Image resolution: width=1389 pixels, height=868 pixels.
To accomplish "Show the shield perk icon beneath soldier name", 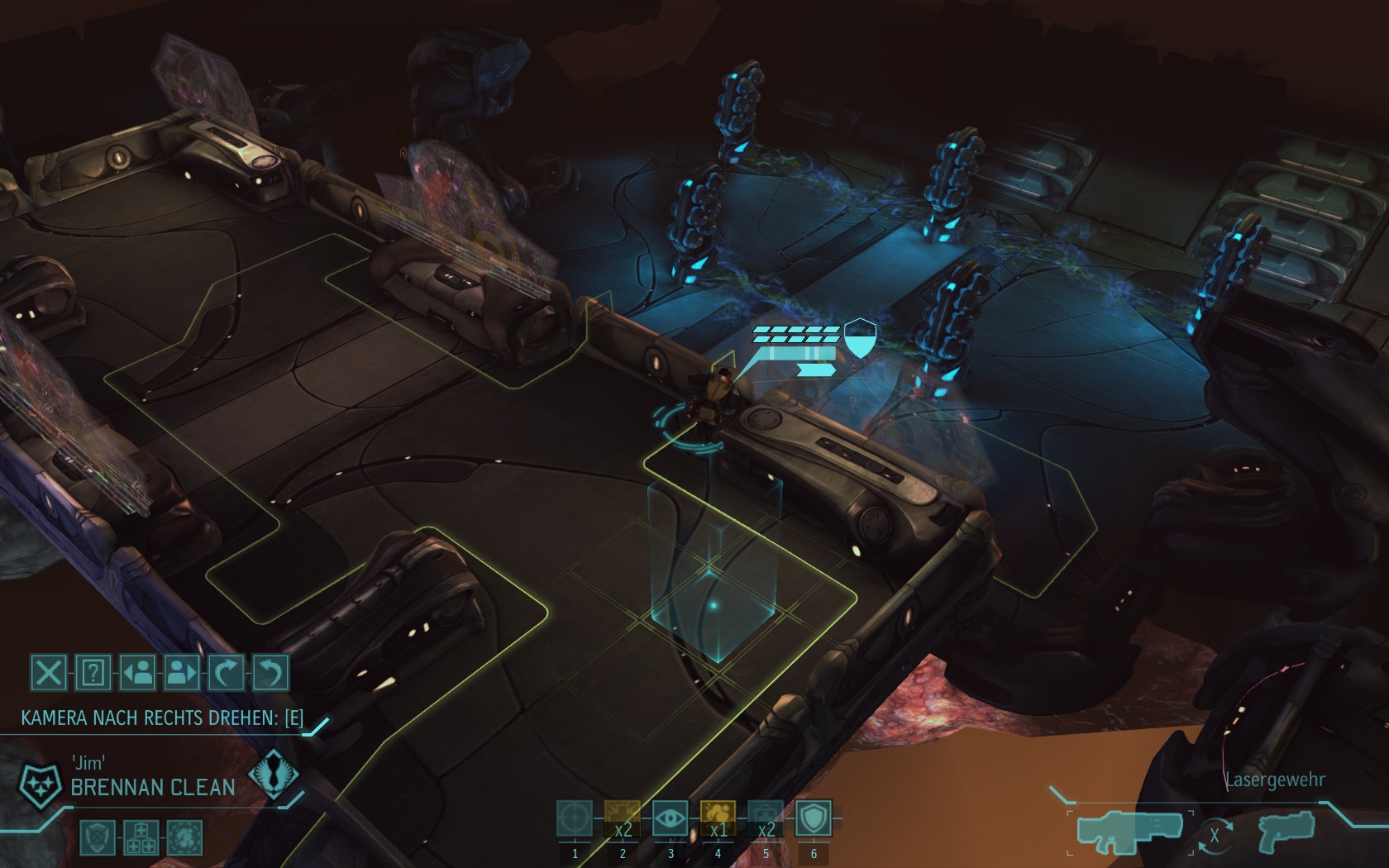I will point(96,837).
